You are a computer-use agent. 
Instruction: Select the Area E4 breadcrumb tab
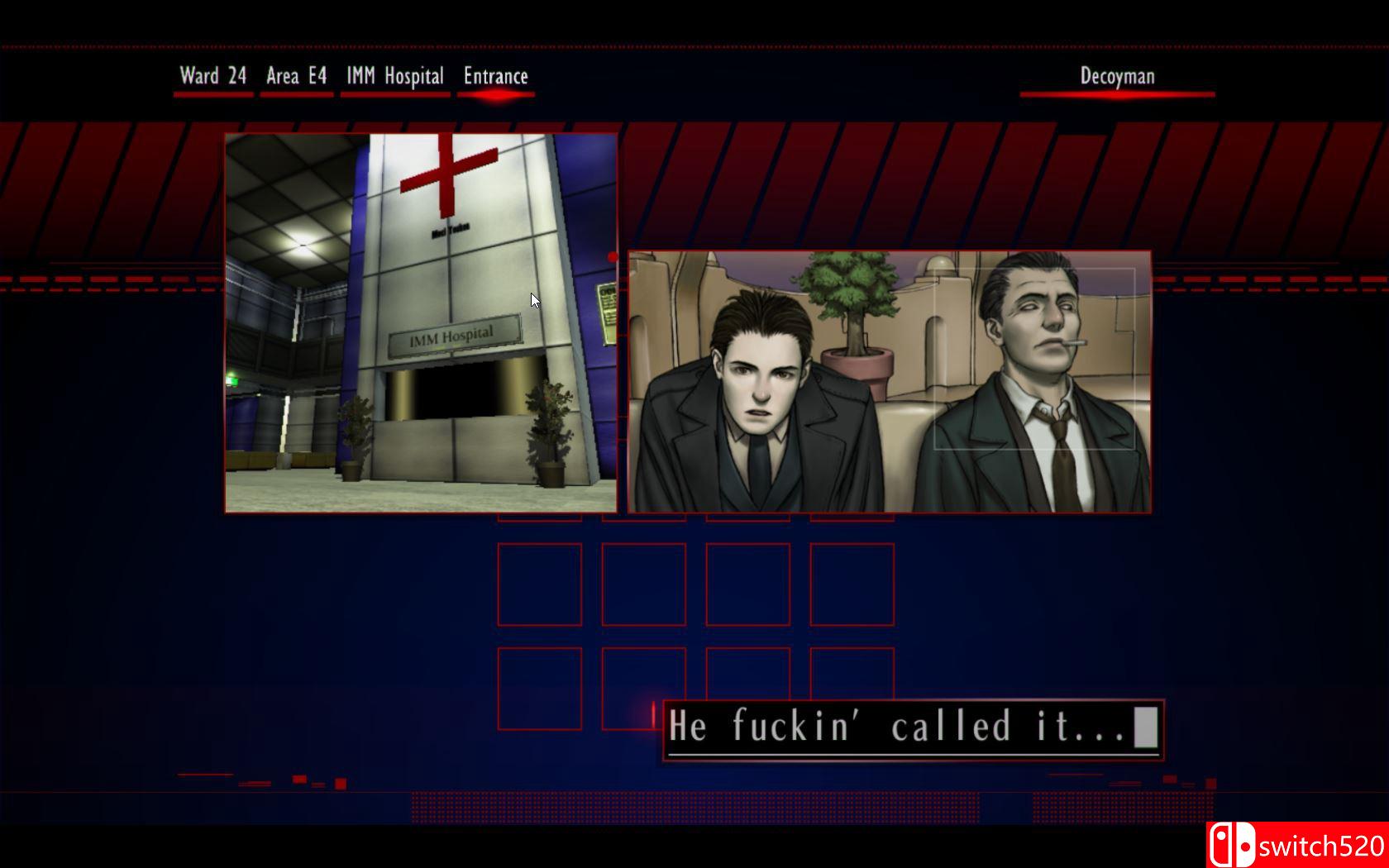tap(295, 76)
